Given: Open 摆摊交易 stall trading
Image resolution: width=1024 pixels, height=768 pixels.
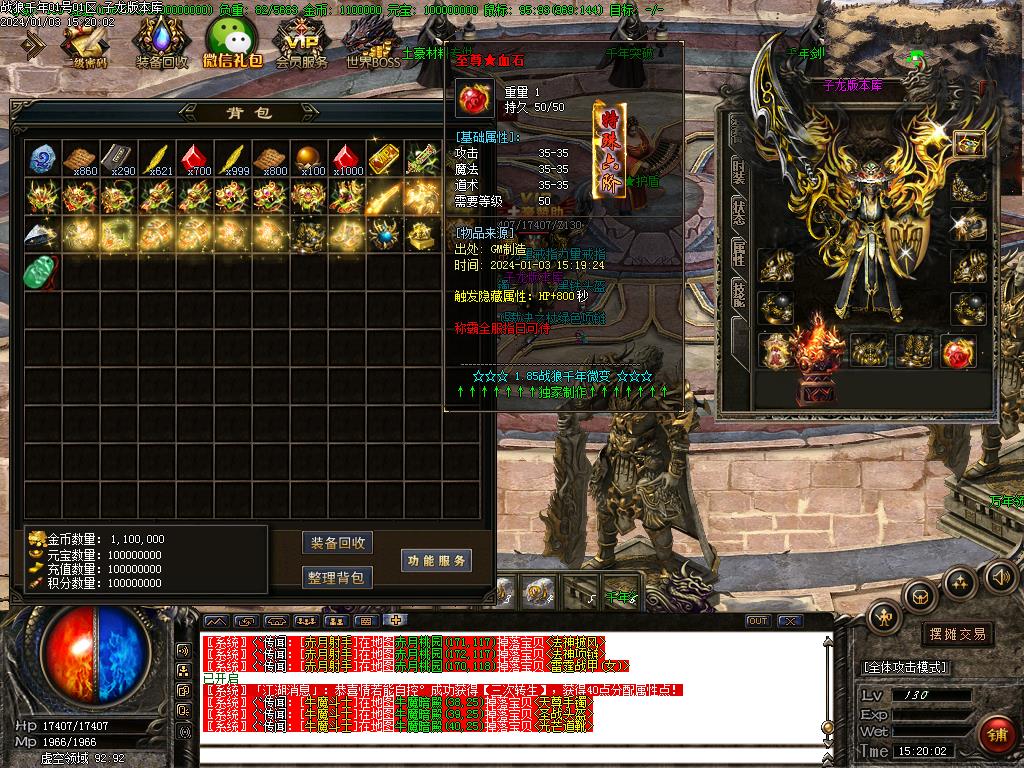Looking at the screenshot, I should [957, 633].
